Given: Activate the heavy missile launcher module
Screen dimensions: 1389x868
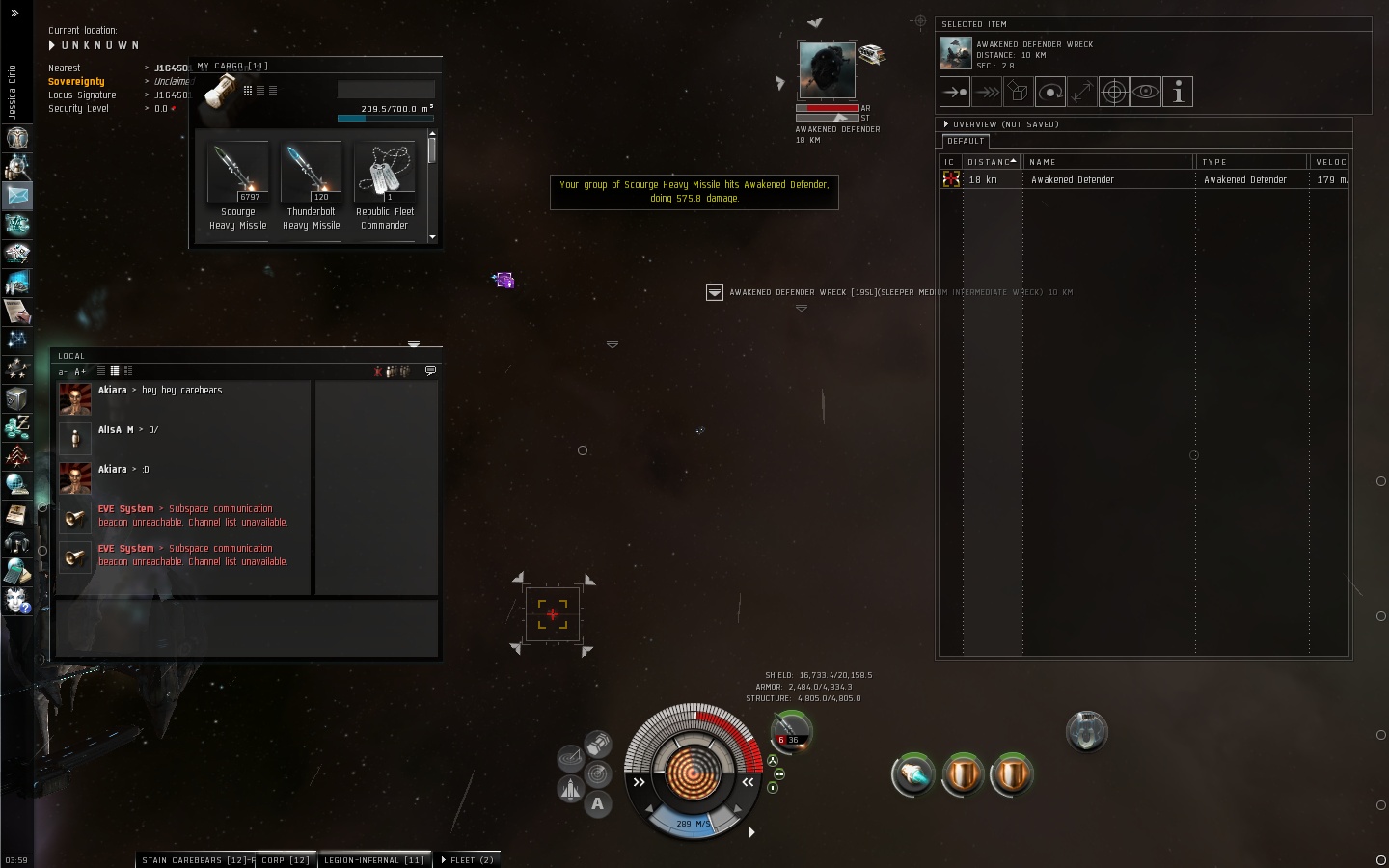Looking at the screenshot, I should 1086,732.
